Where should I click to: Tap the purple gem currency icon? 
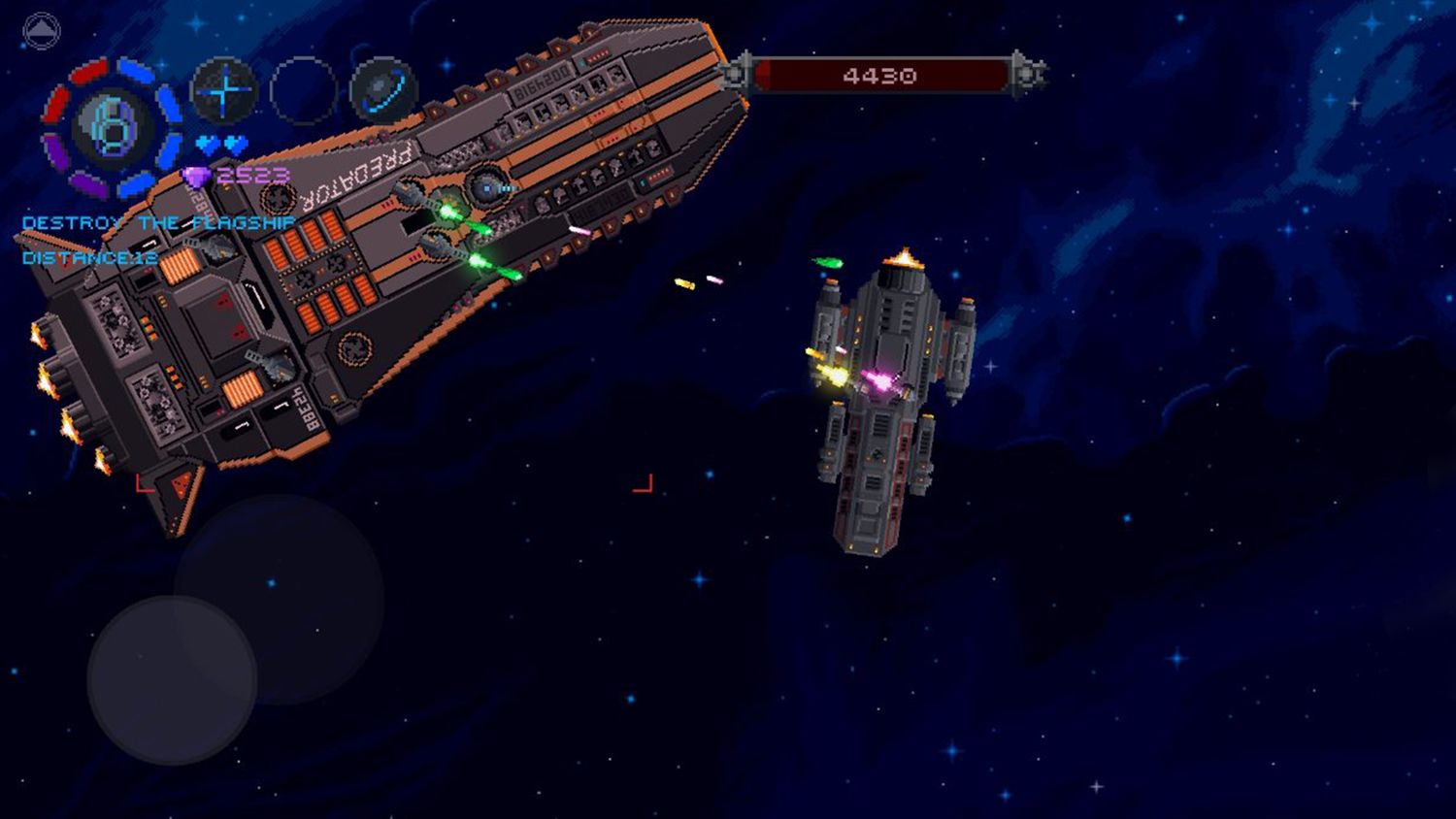pyautogui.click(x=195, y=175)
